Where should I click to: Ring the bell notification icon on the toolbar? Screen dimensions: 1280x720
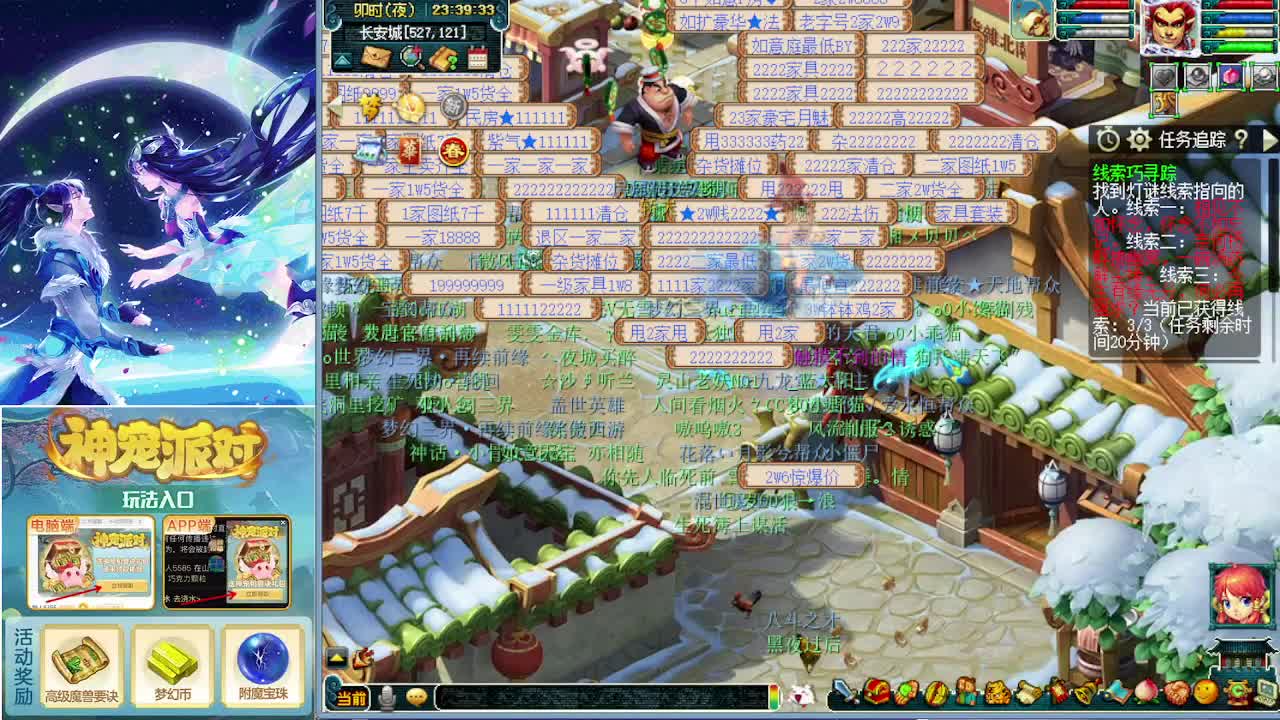[x=1084, y=691]
